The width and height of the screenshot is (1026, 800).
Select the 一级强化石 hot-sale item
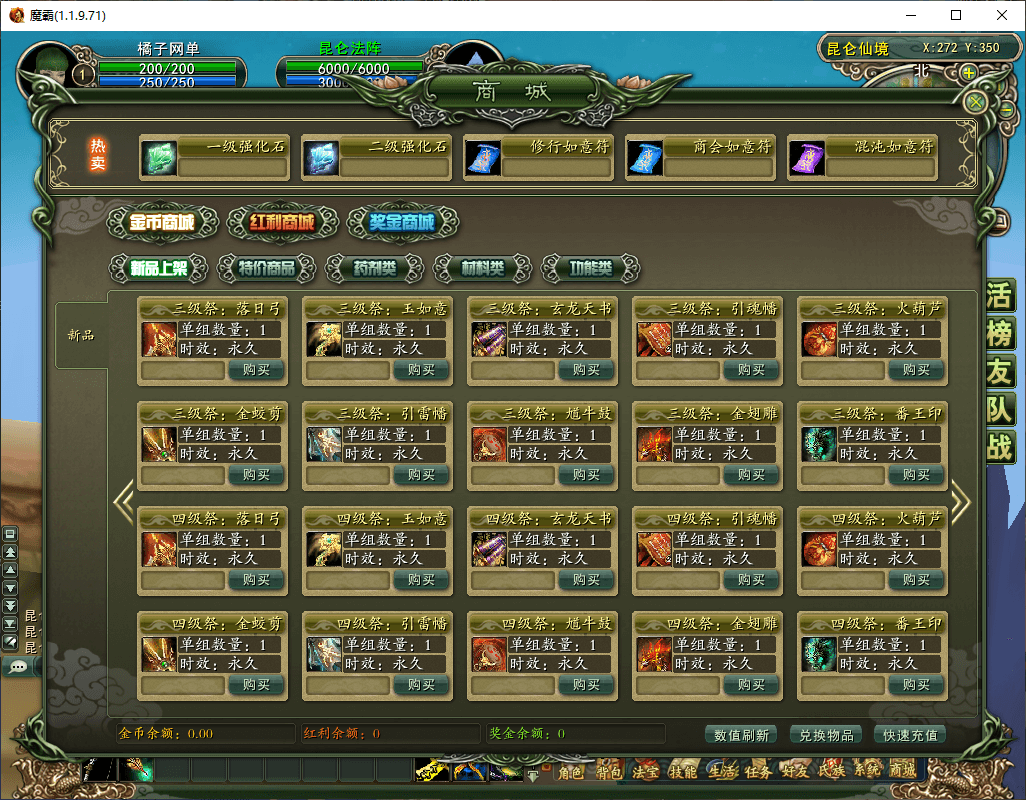coord(214,157)
